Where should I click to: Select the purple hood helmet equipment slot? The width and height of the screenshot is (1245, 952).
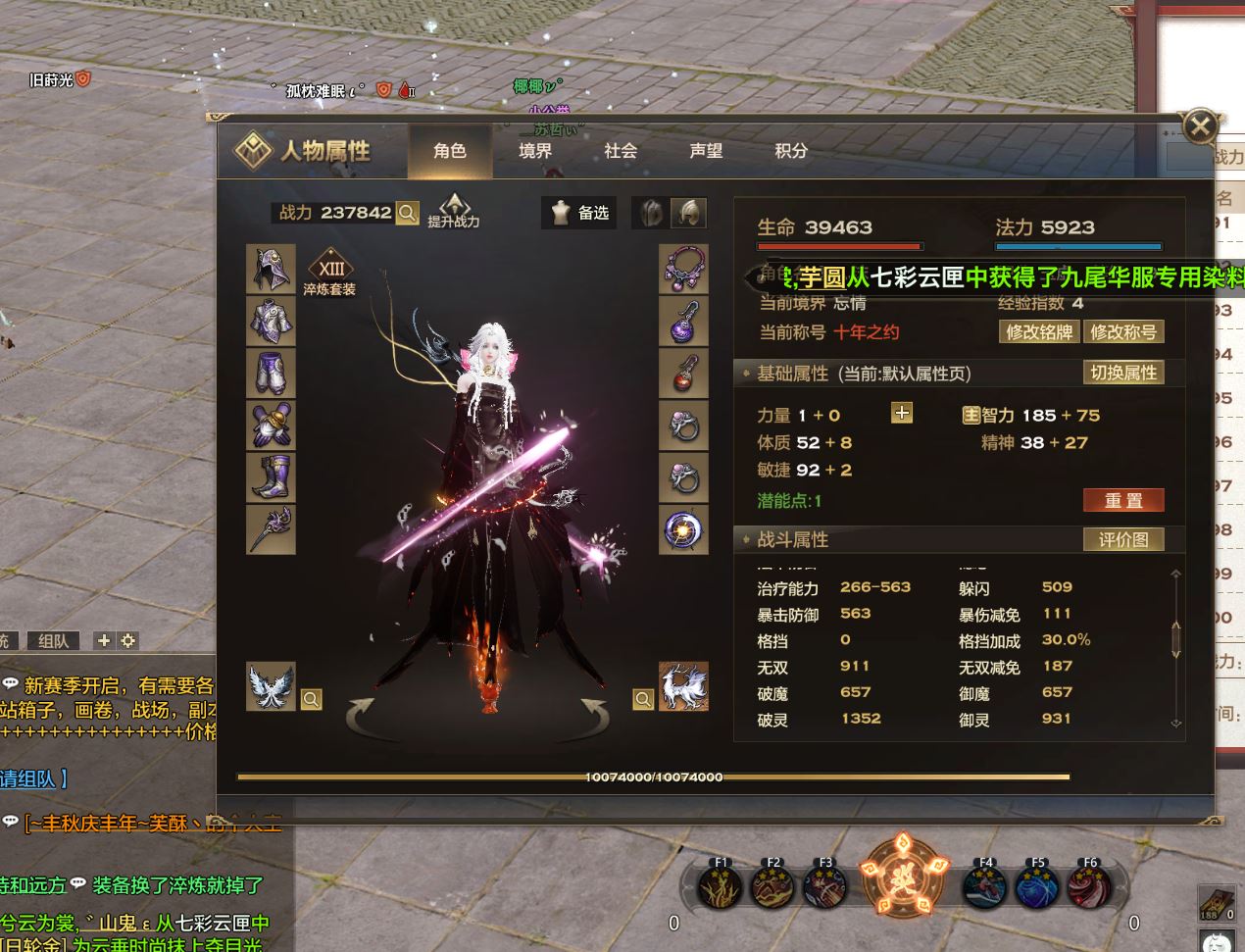coord(271,269)
